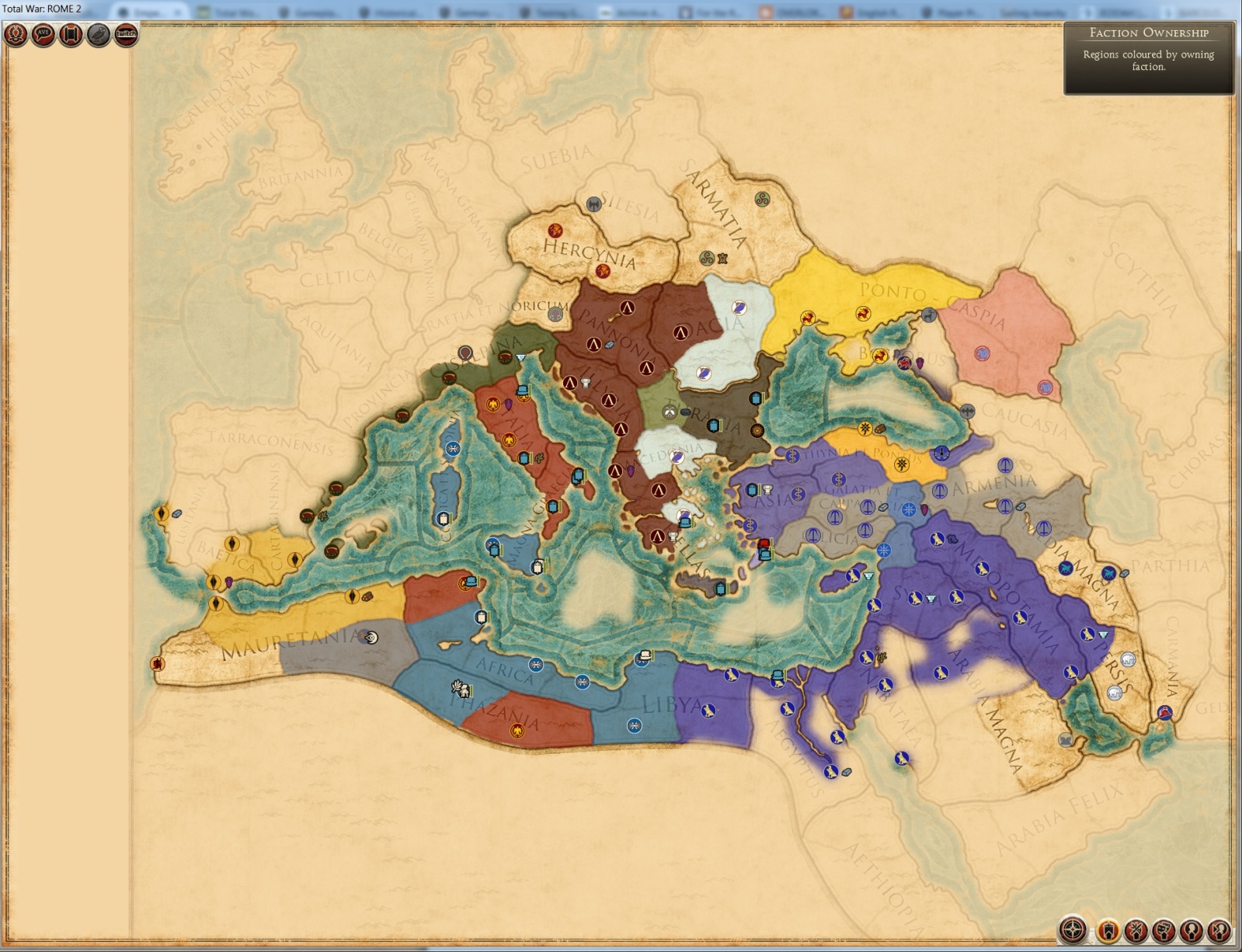Select the Twitch streaming button
Screen dimensions: 1242x952
point(126,35)
